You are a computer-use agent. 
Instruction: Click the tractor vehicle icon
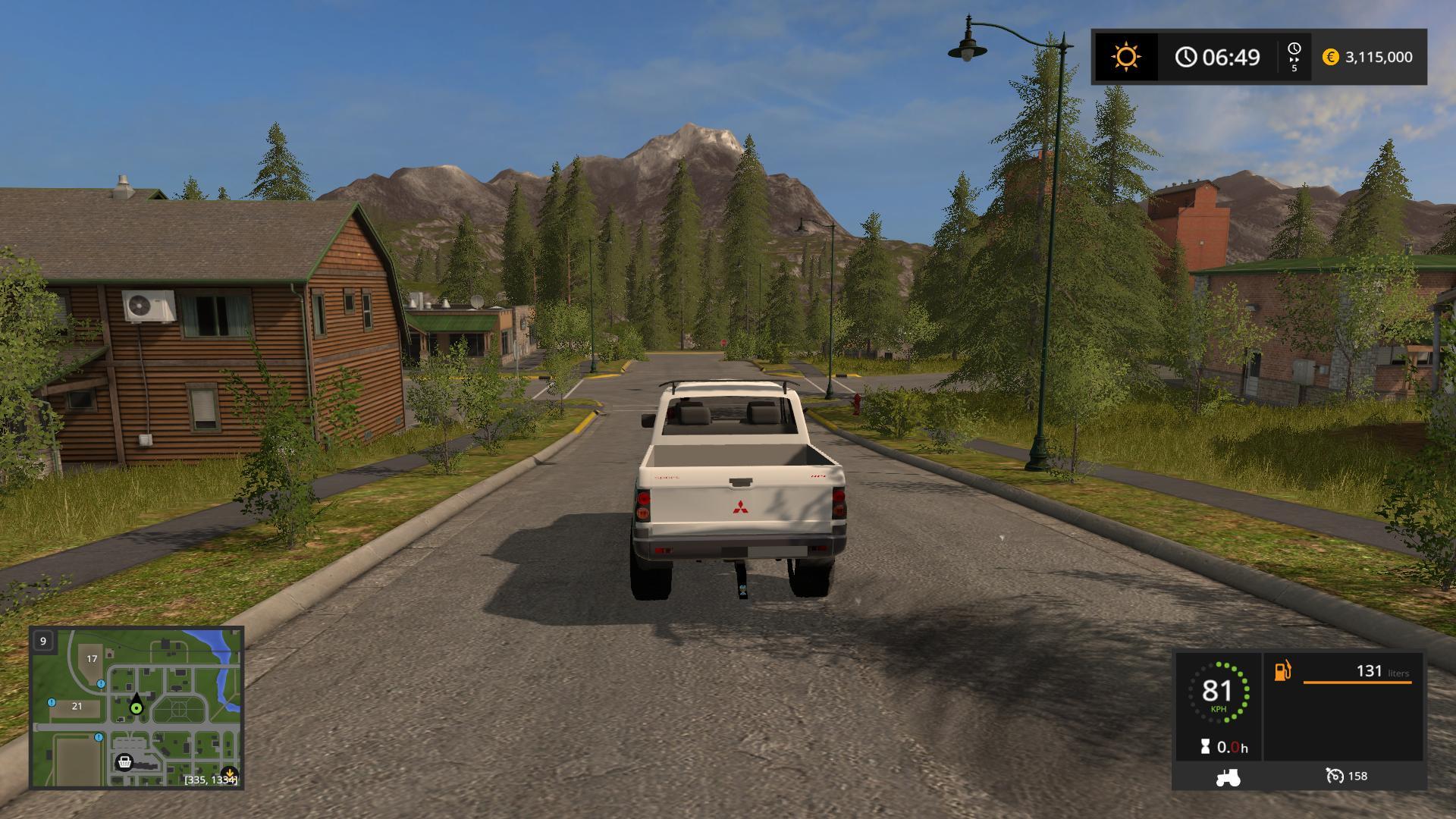click(1228, 777)
